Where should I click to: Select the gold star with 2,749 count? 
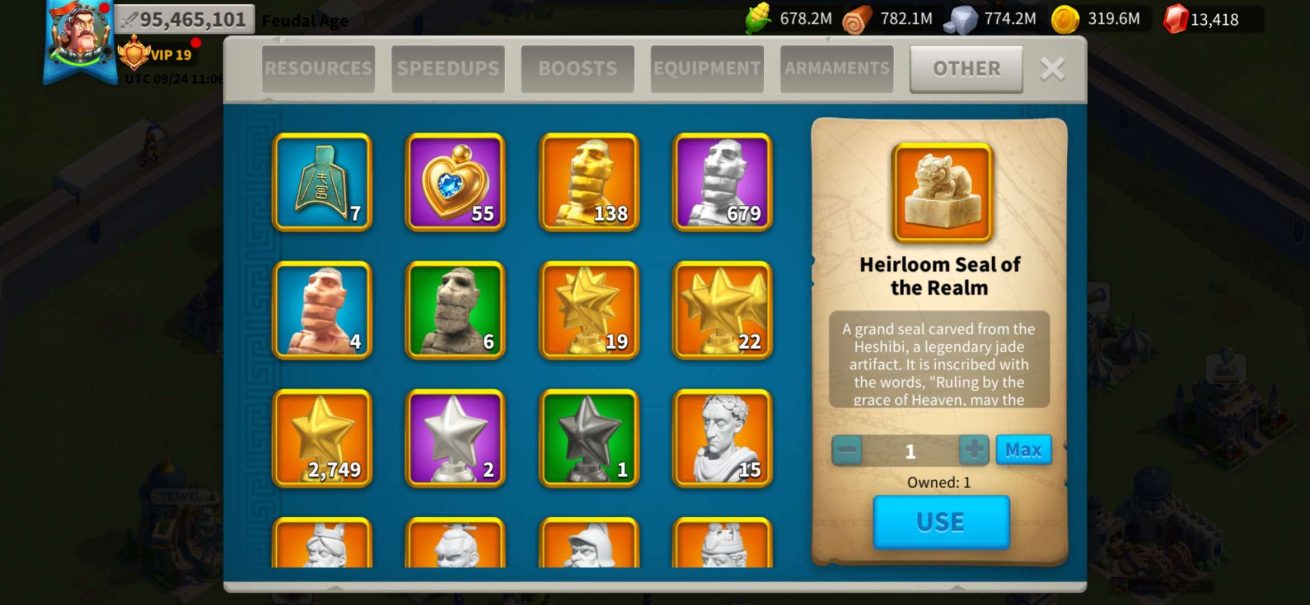tap(322, 438)
